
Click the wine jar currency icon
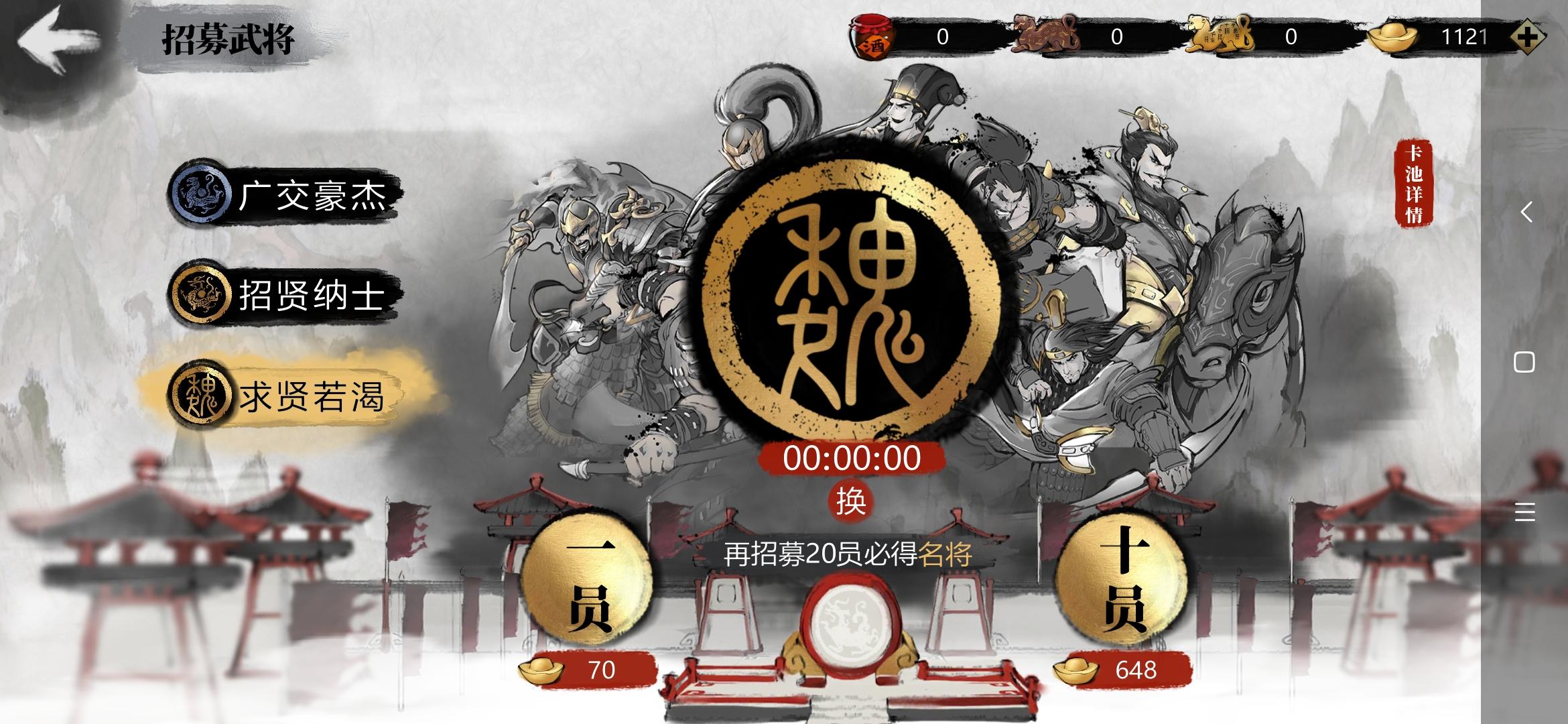coord(870,35)
